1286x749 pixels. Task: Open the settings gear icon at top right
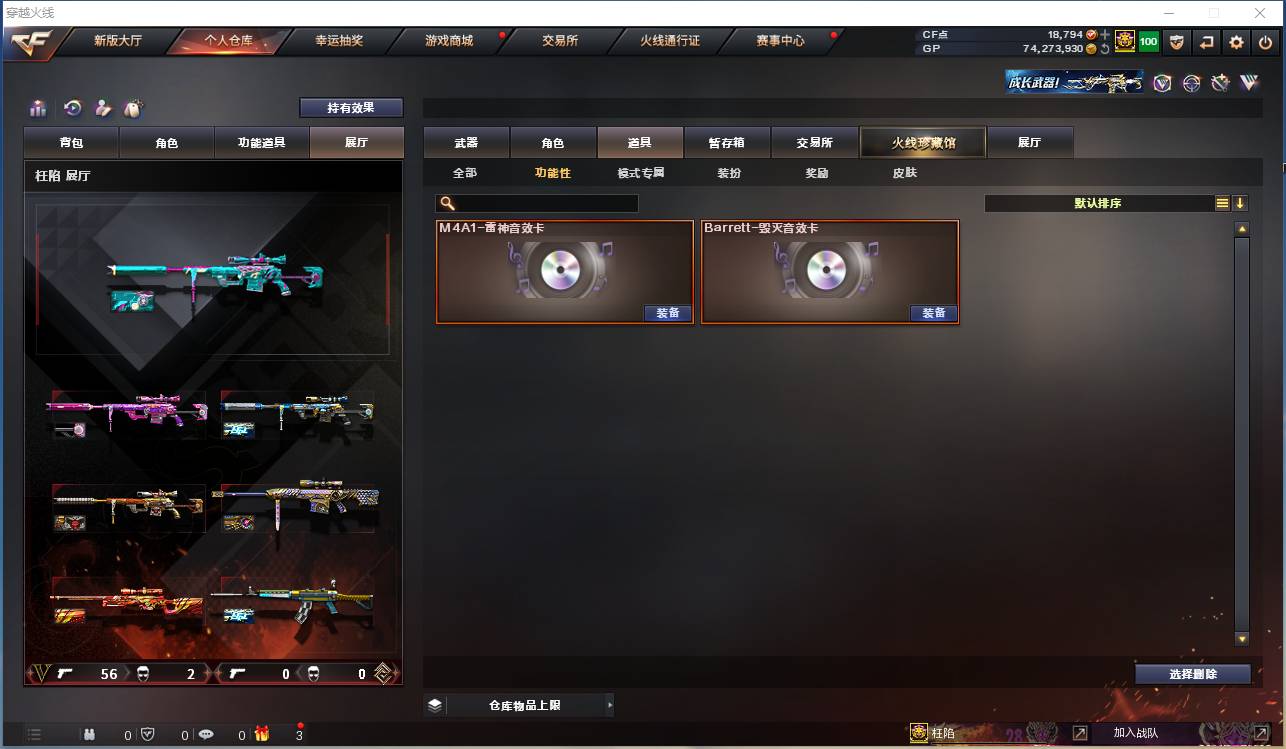[x=1237, y=42]
